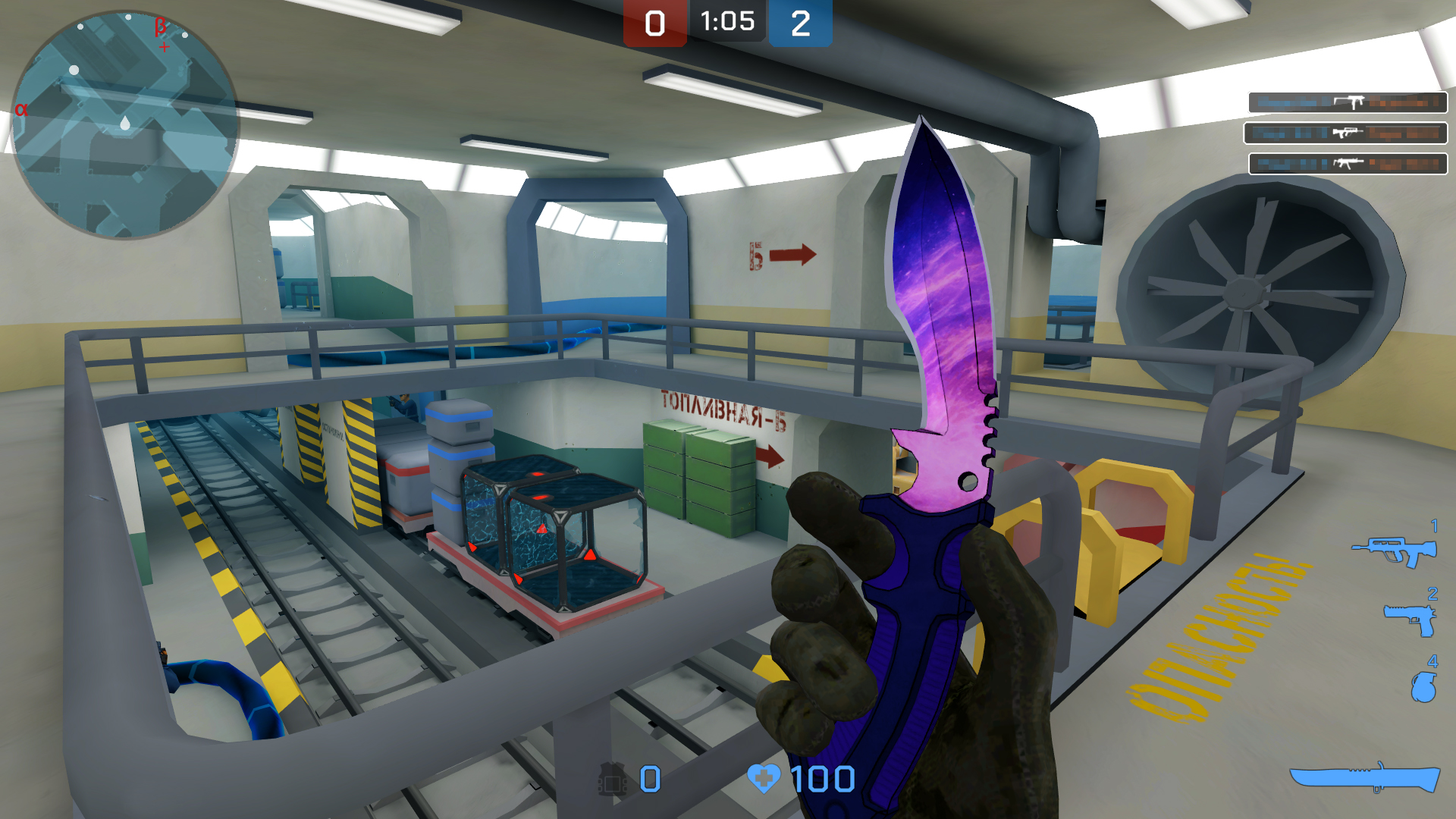This screenshot has width=1456, height=819.
Task: Click the MP5 icon in the bottom killfeed entry
Action: [x=1347, y=162]
